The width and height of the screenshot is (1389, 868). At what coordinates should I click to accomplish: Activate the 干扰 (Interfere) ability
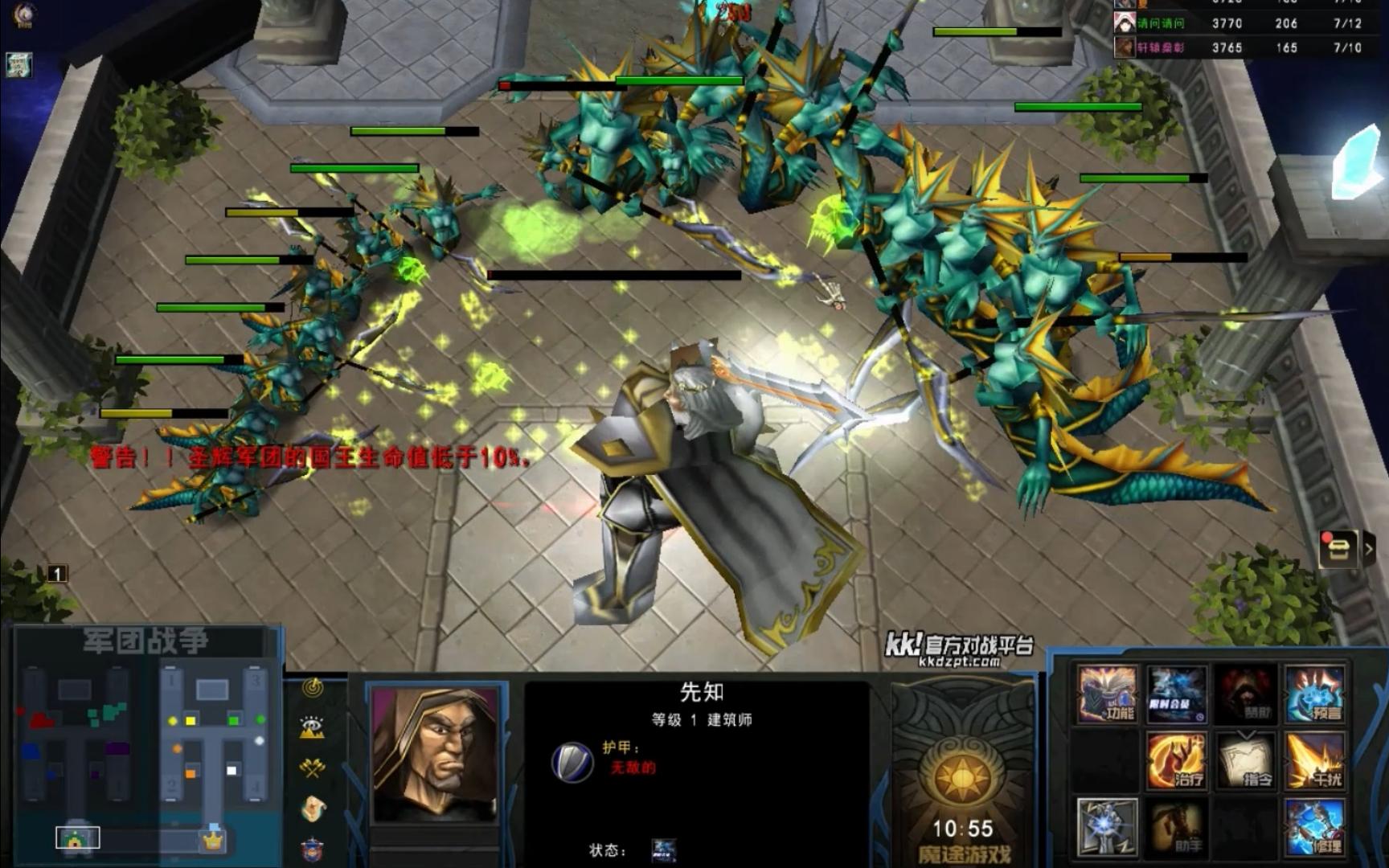(1314, 760)
